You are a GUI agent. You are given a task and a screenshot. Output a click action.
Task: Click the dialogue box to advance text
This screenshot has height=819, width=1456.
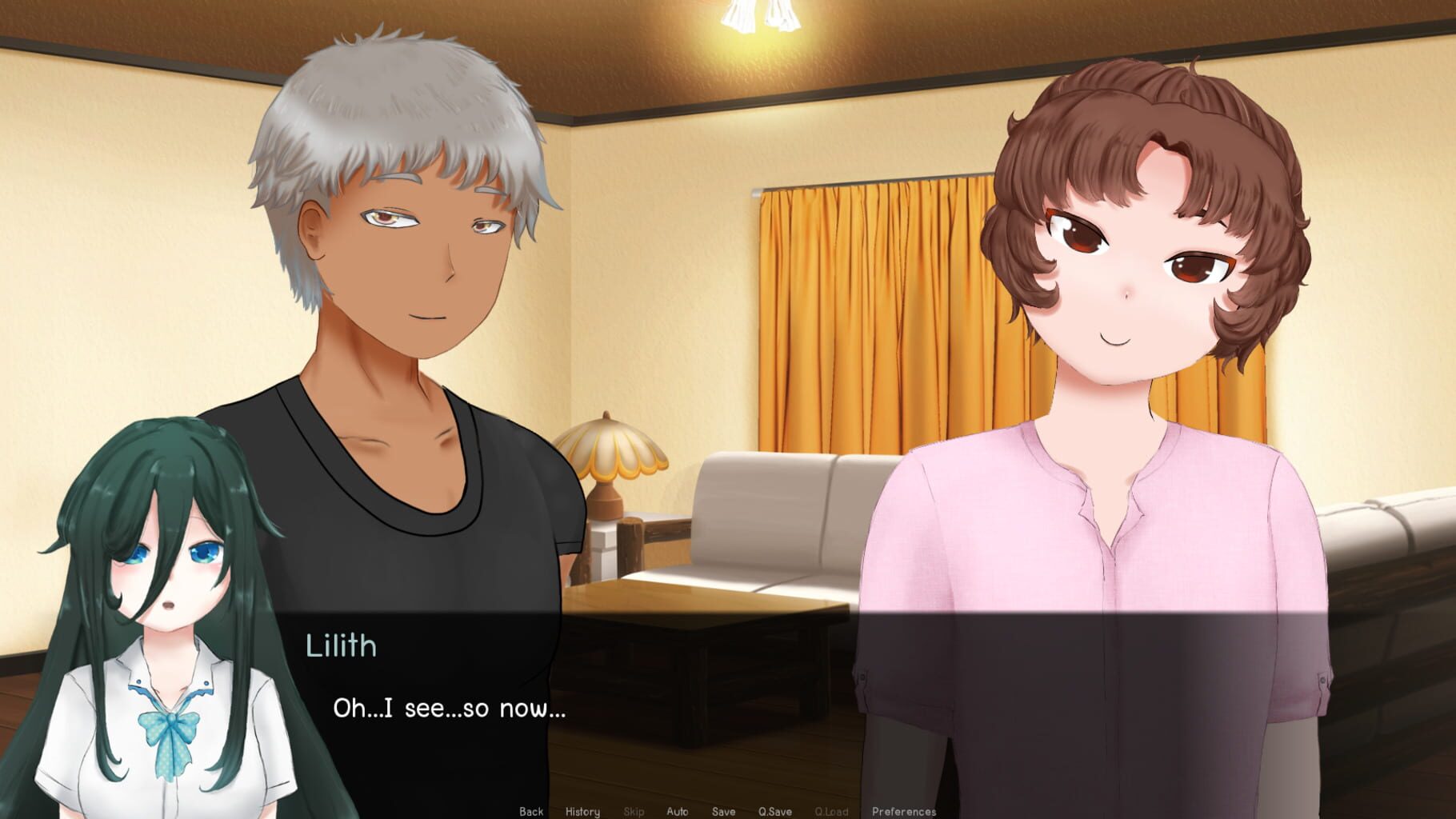720,704
